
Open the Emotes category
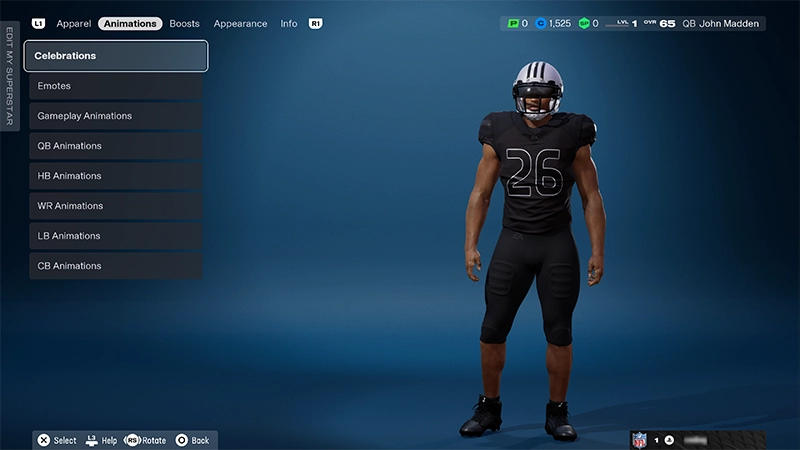pyautogui.click(x=116, y=86)
